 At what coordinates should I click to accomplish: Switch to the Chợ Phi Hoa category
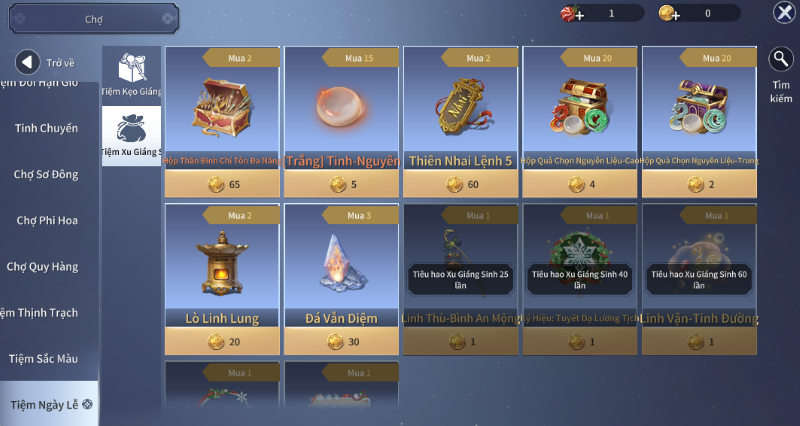tap(47, 220)
